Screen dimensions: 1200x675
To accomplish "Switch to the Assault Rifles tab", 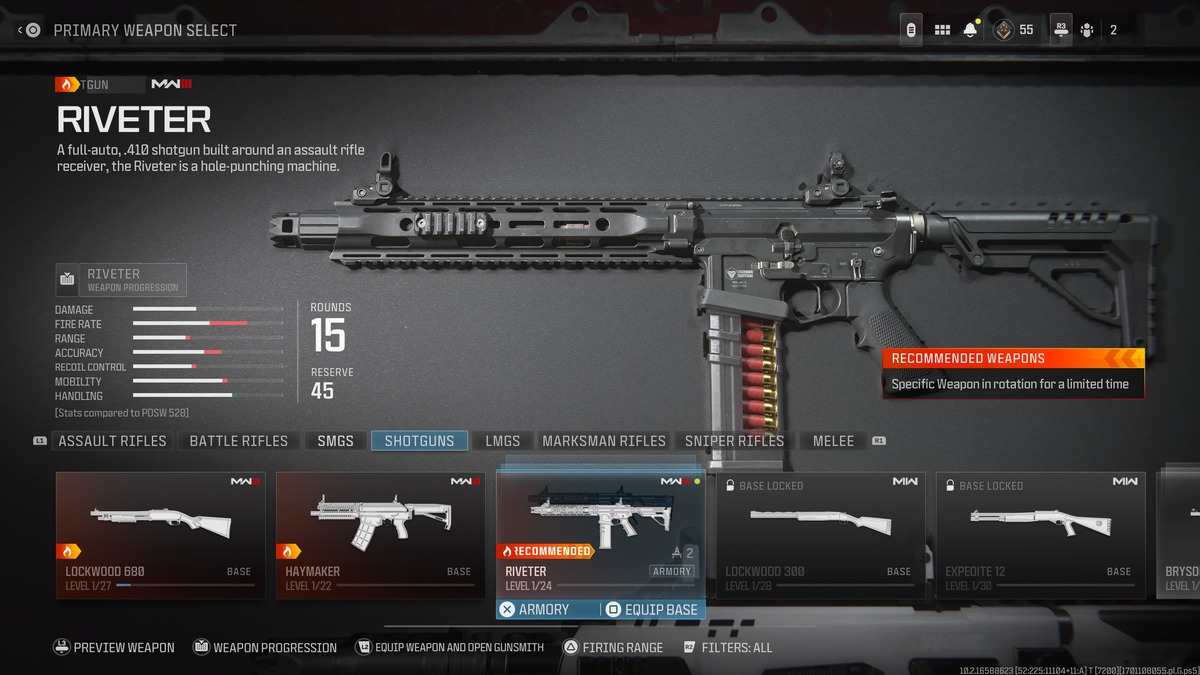I will tap(112, 441).
